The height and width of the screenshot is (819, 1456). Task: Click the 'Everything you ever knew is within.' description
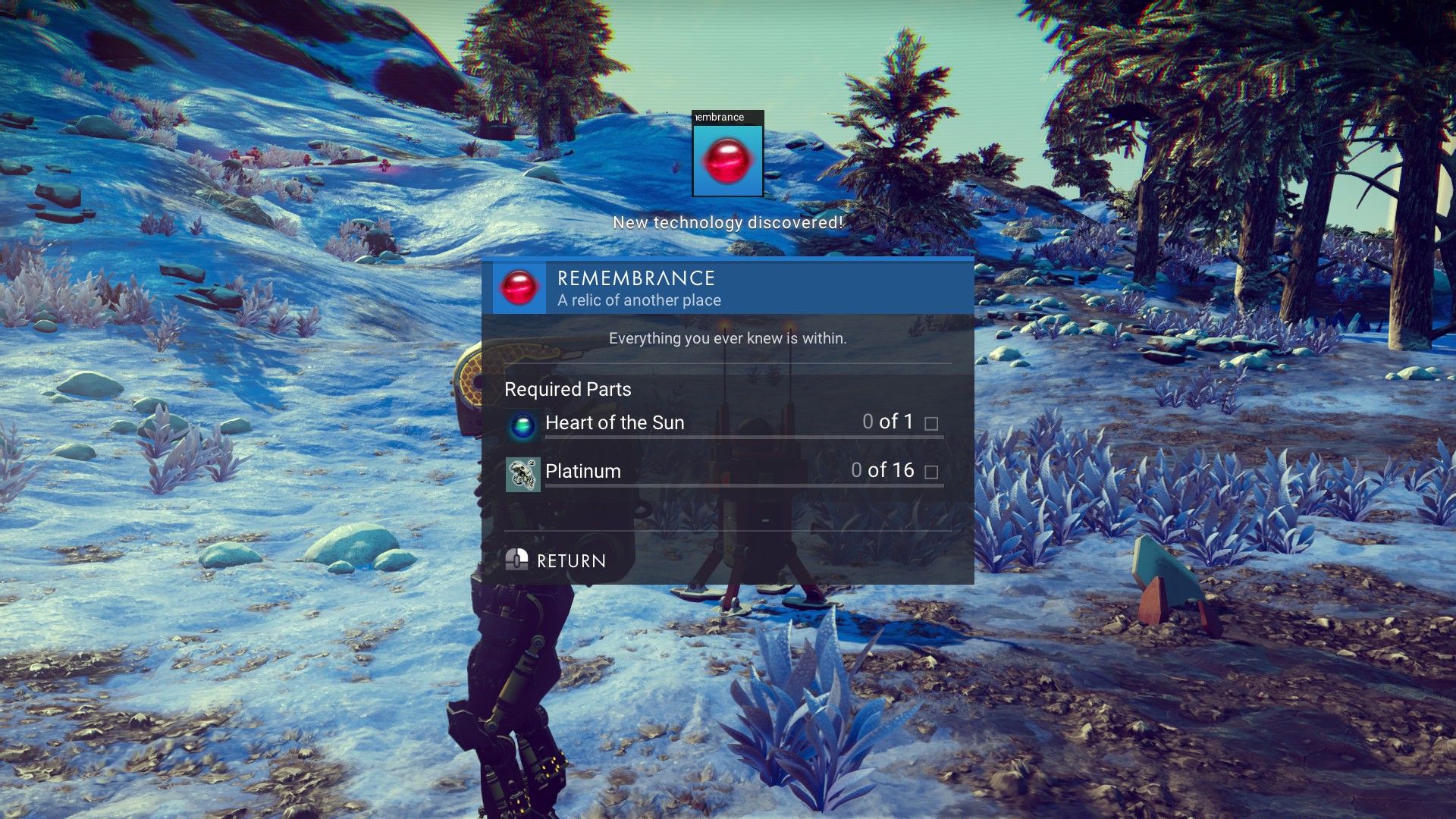(727, 339)
